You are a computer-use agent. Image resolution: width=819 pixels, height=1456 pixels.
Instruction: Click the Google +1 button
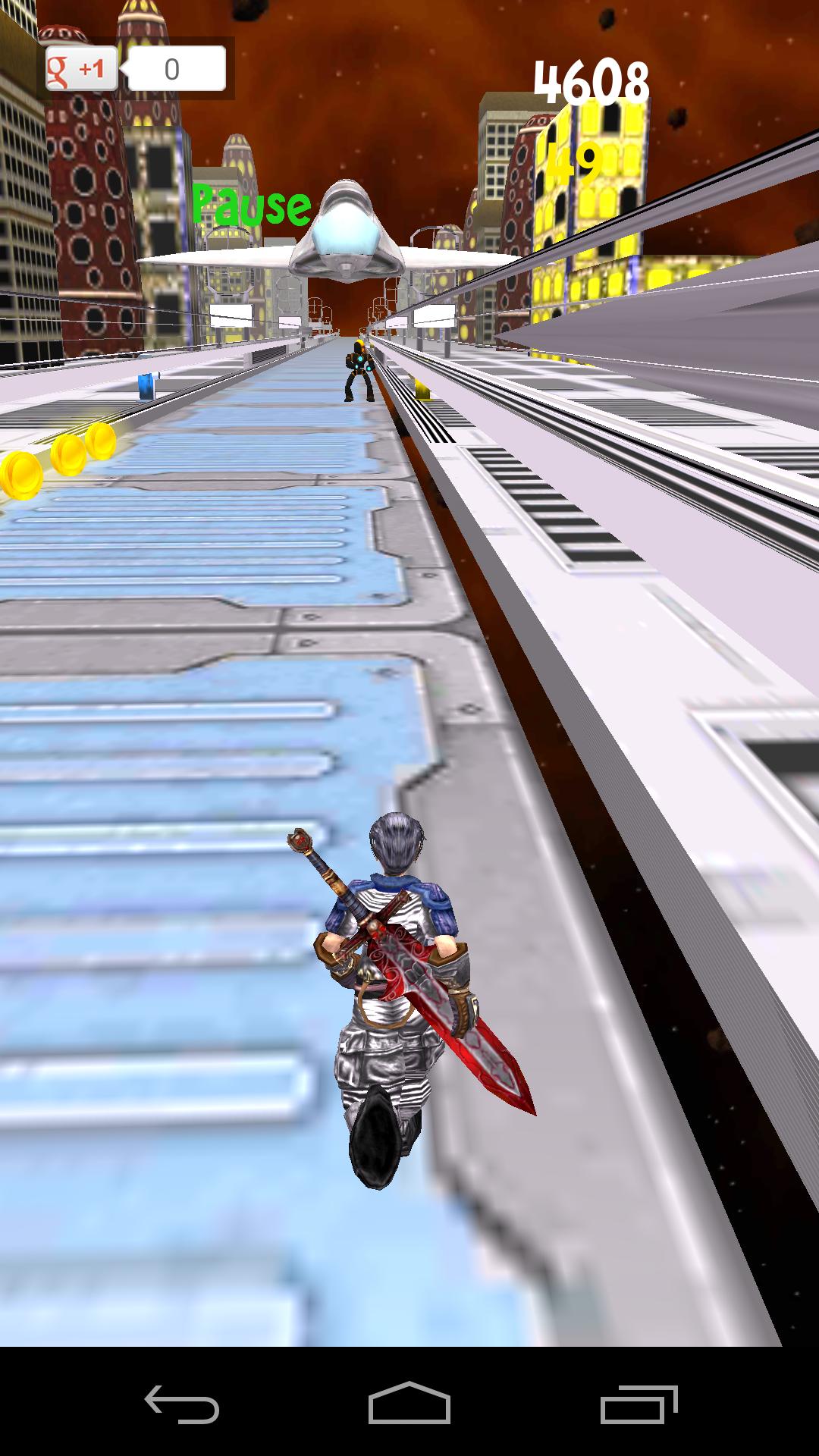pos(82,69)
